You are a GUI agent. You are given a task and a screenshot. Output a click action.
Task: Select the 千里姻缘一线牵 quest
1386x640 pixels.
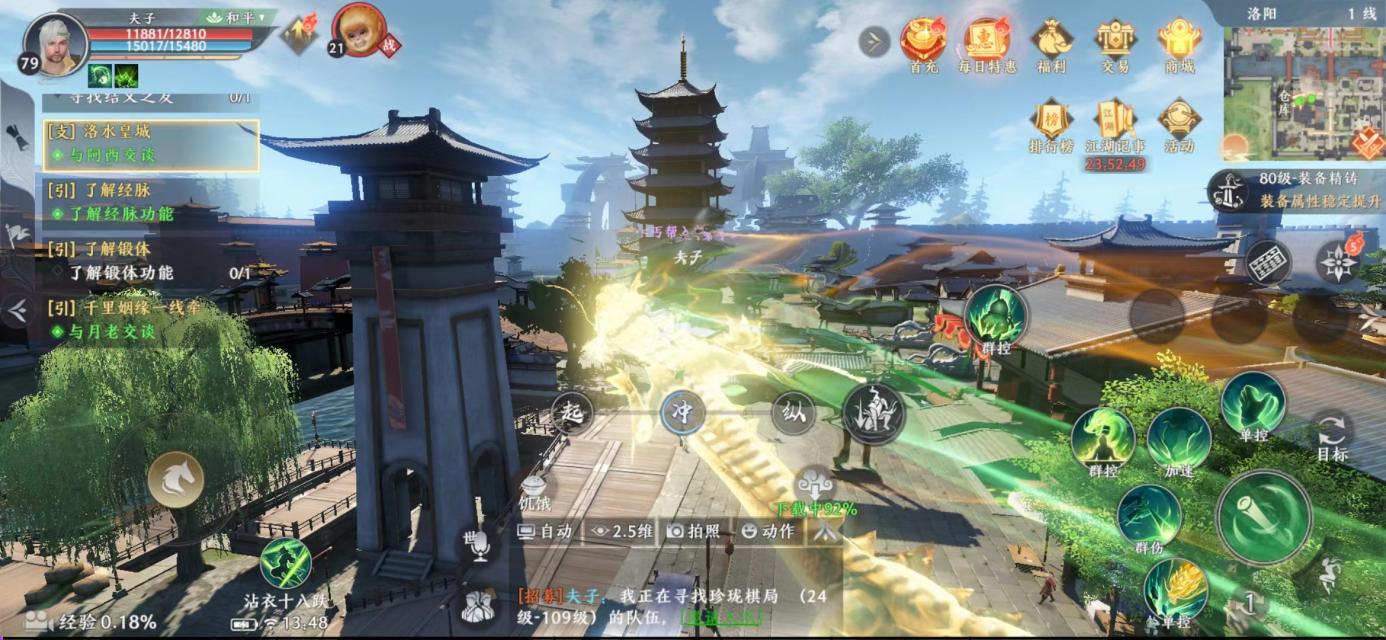point(150,320)
